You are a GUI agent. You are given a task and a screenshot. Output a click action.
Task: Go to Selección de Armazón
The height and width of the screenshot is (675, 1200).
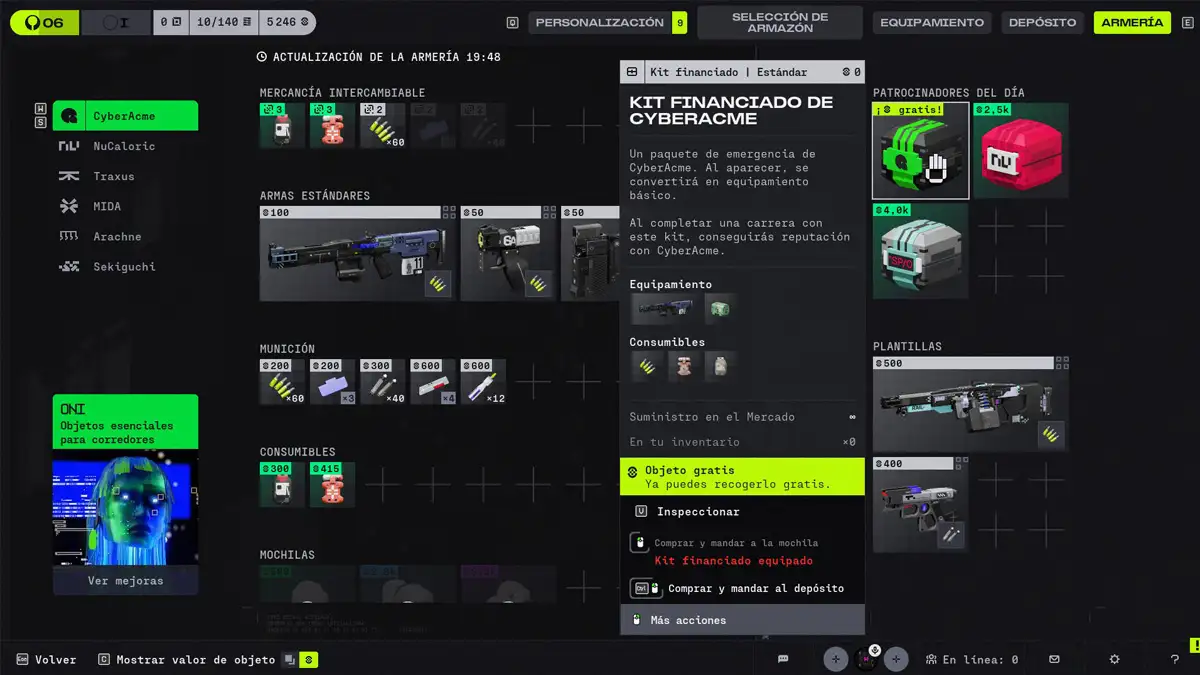[x=779, y=22]
